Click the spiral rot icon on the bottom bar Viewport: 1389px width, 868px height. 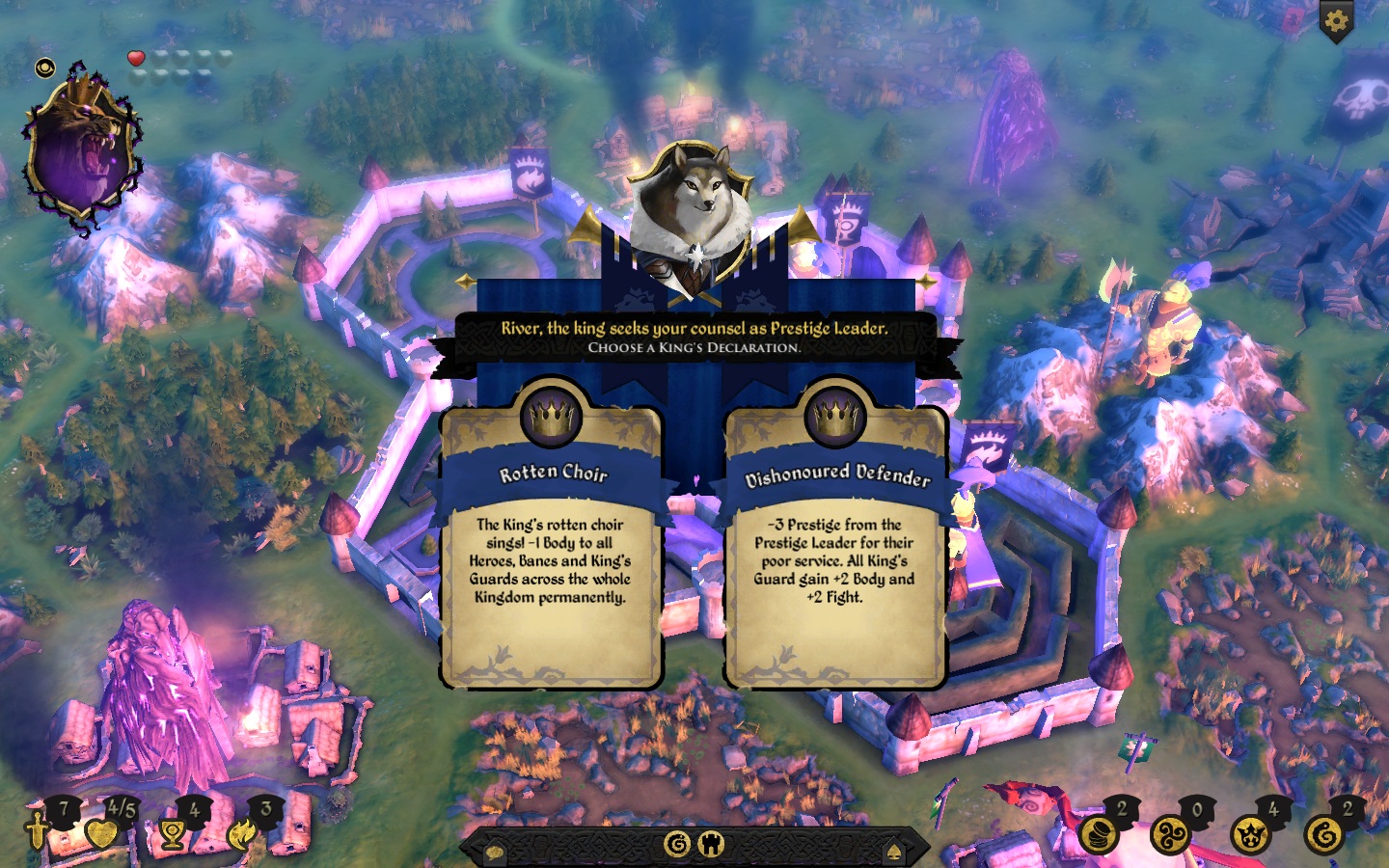point(678,845)
